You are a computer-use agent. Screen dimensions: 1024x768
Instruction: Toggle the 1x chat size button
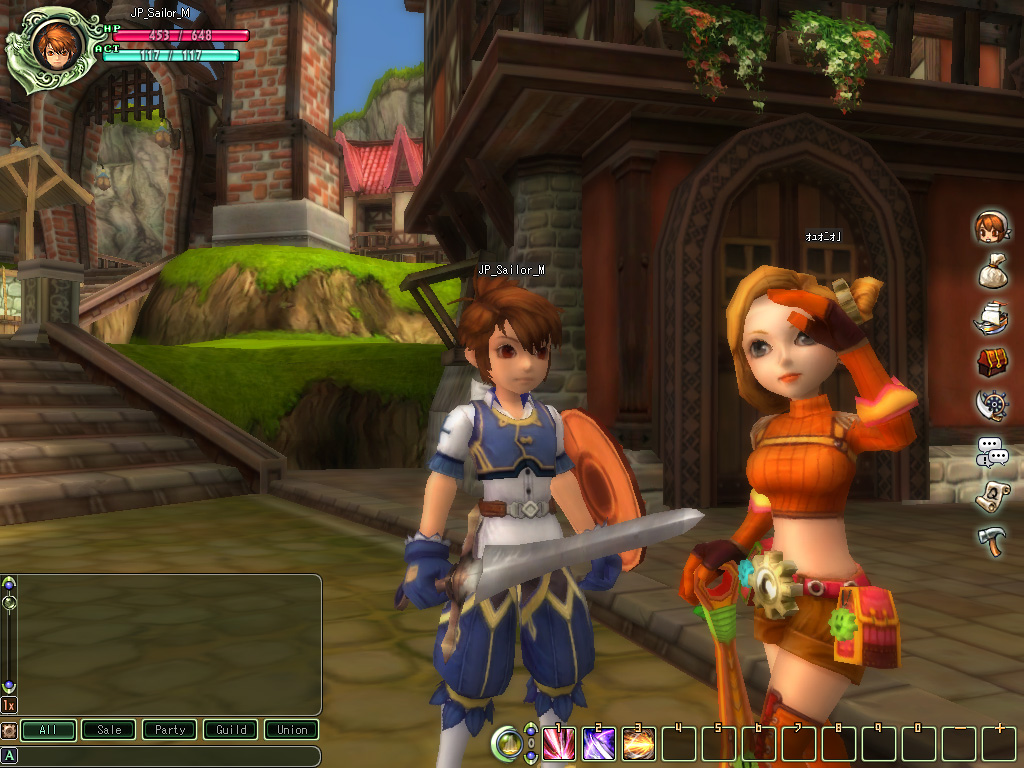pos(9,705)
